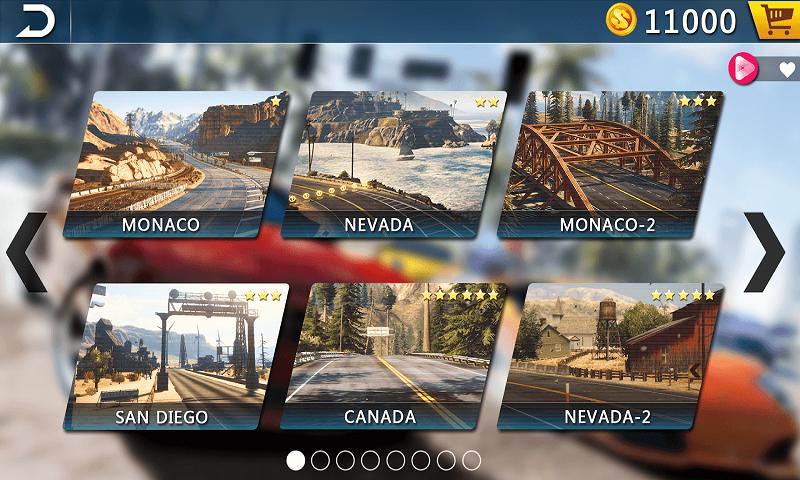Pick the Monaco-2 bridge track

pyautogui.click(x=608, y=165)
